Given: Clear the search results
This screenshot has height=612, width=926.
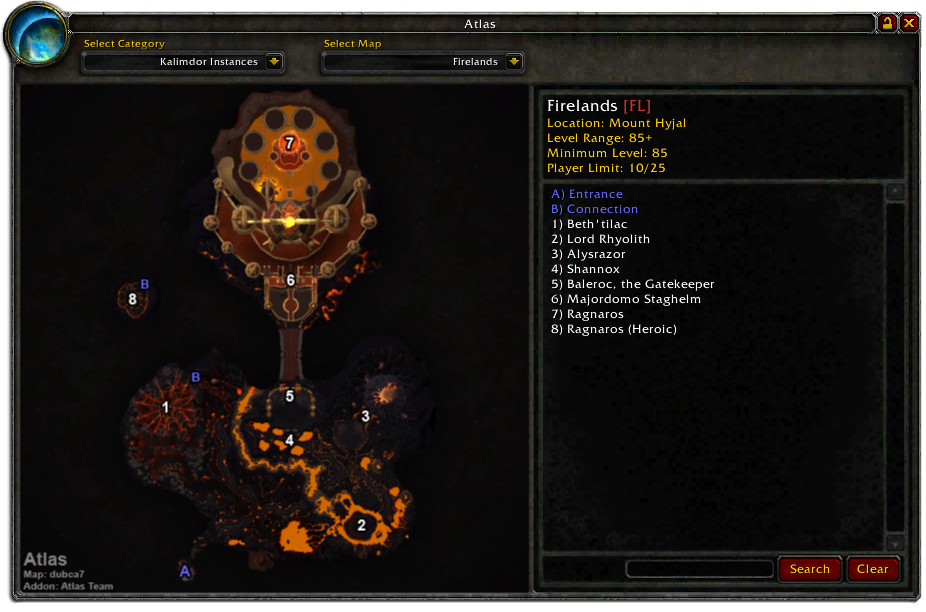Looking at the screenshot, I should tap(872, 569).
